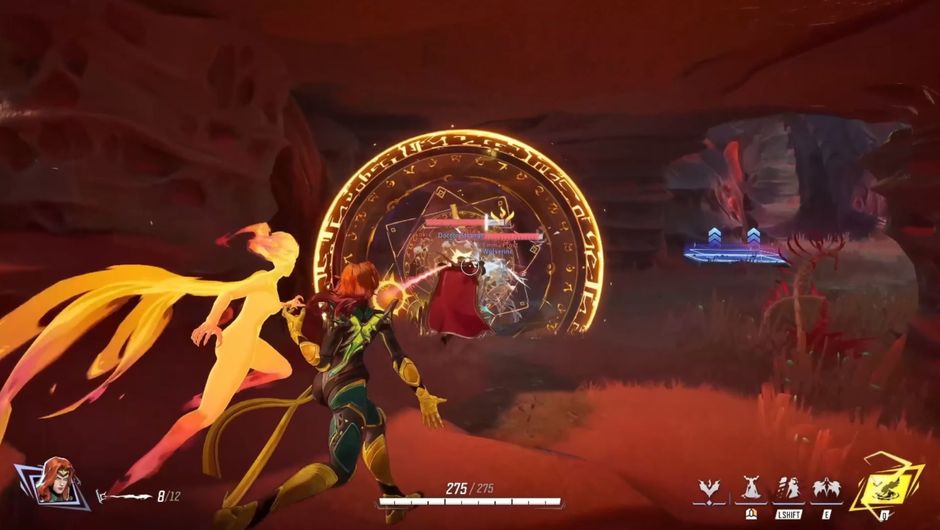Use the wing-shaped E ability
Viewport: 940px width, 530px height.
[x=825, y=489]
